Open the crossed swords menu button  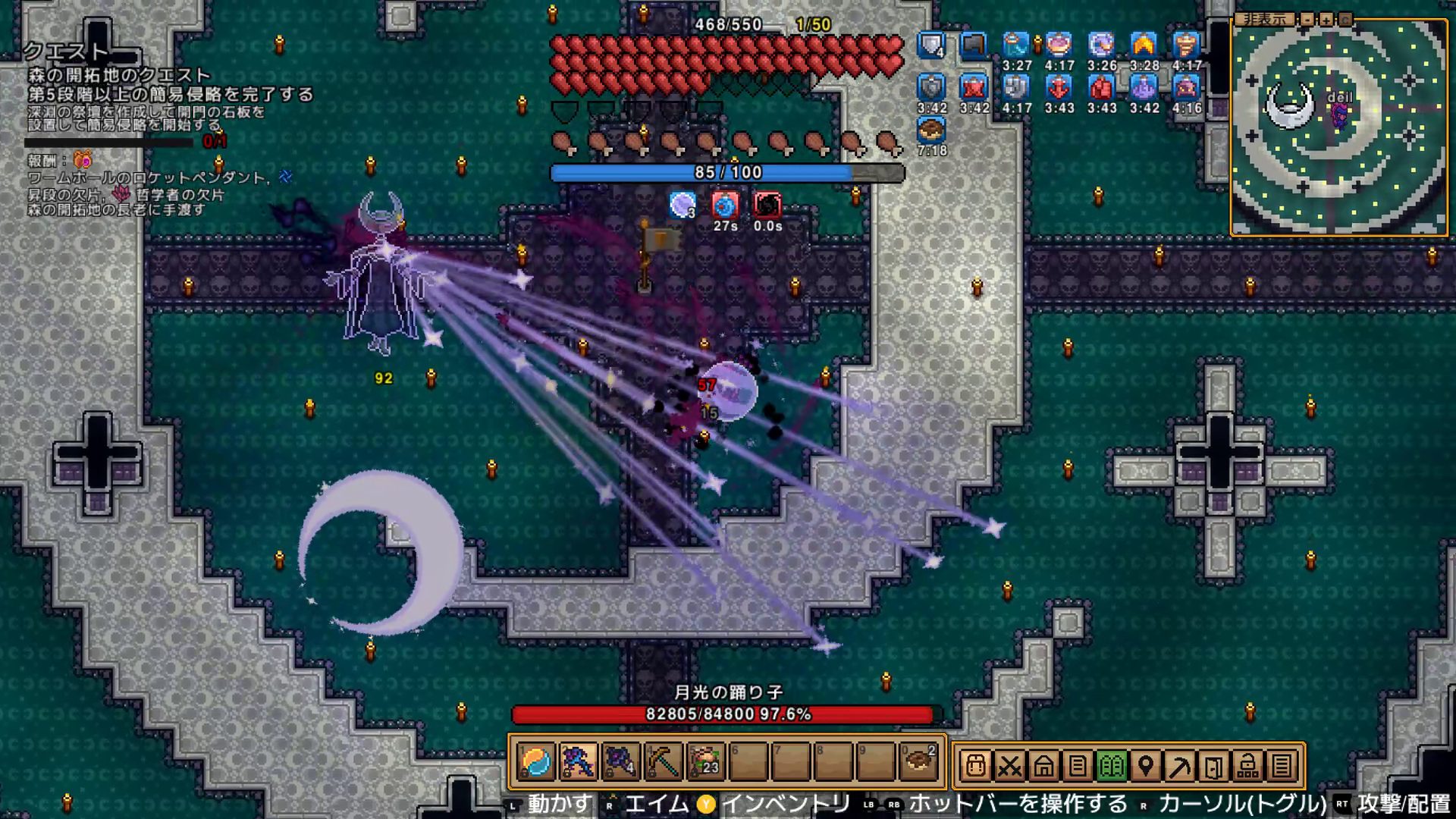(1009, 766)
